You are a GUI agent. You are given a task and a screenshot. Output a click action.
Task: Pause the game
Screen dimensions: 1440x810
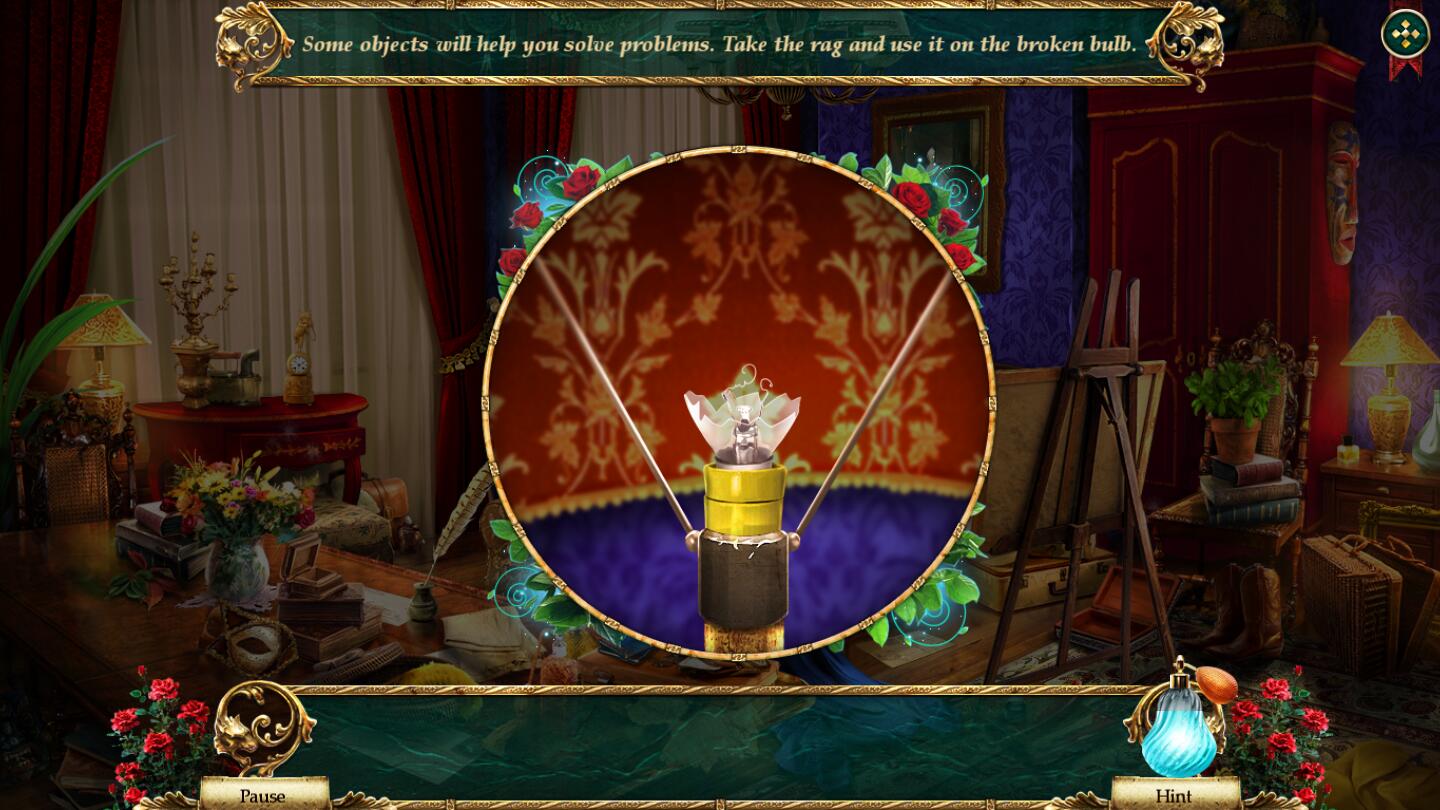pos(263,796)
